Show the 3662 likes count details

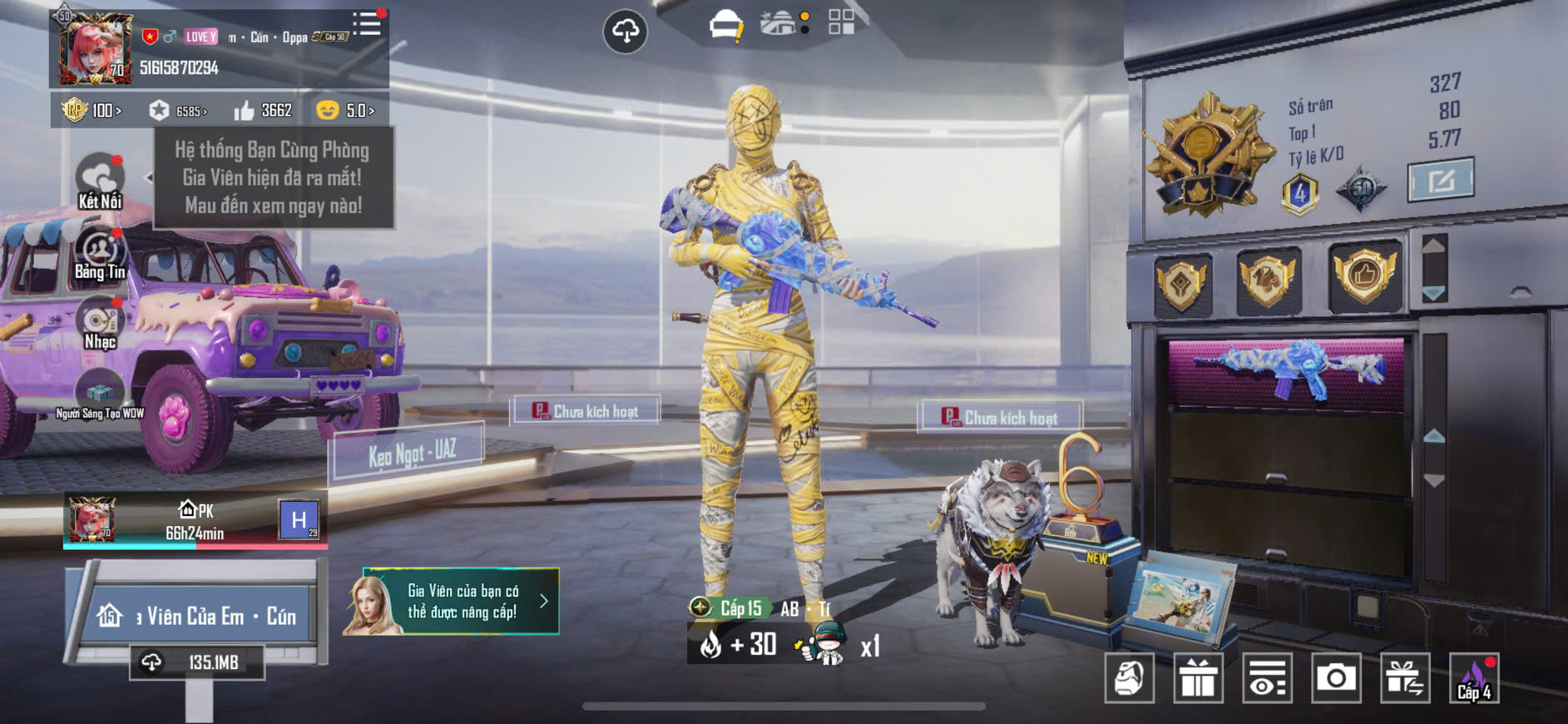[263, 111]
